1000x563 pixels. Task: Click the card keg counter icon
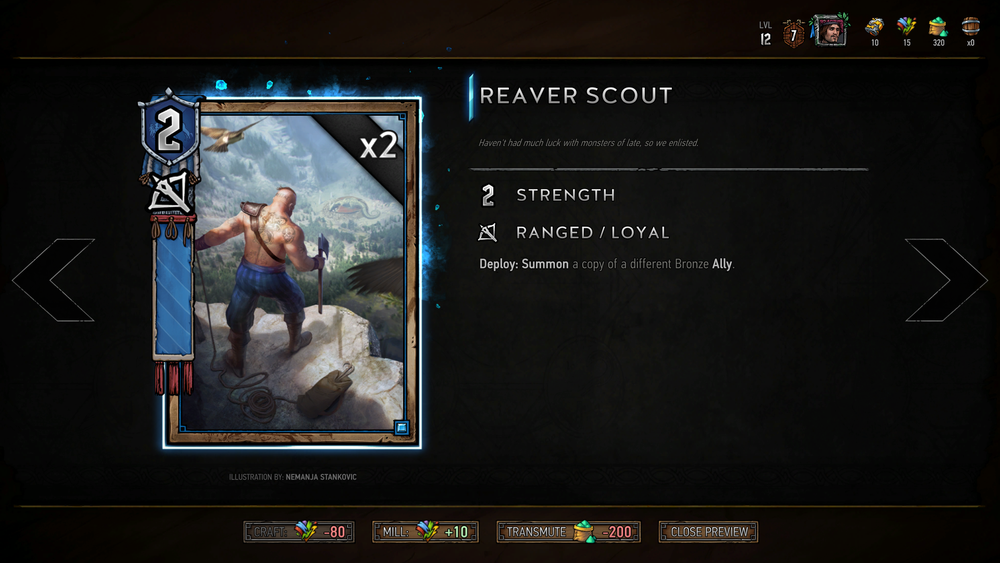(970, 27)
